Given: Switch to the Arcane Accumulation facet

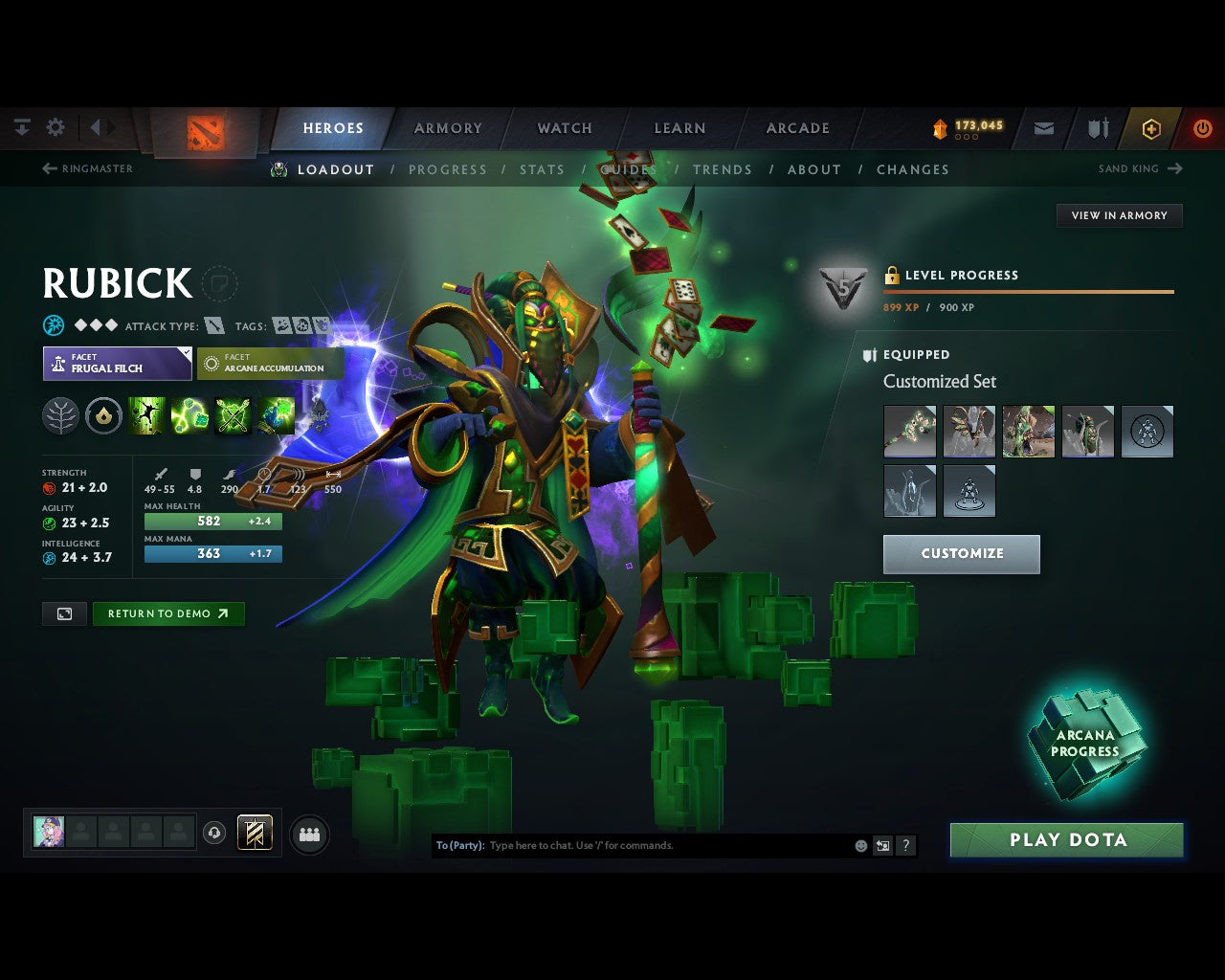Looking at the screenshot, I should [x=270, y=364].
